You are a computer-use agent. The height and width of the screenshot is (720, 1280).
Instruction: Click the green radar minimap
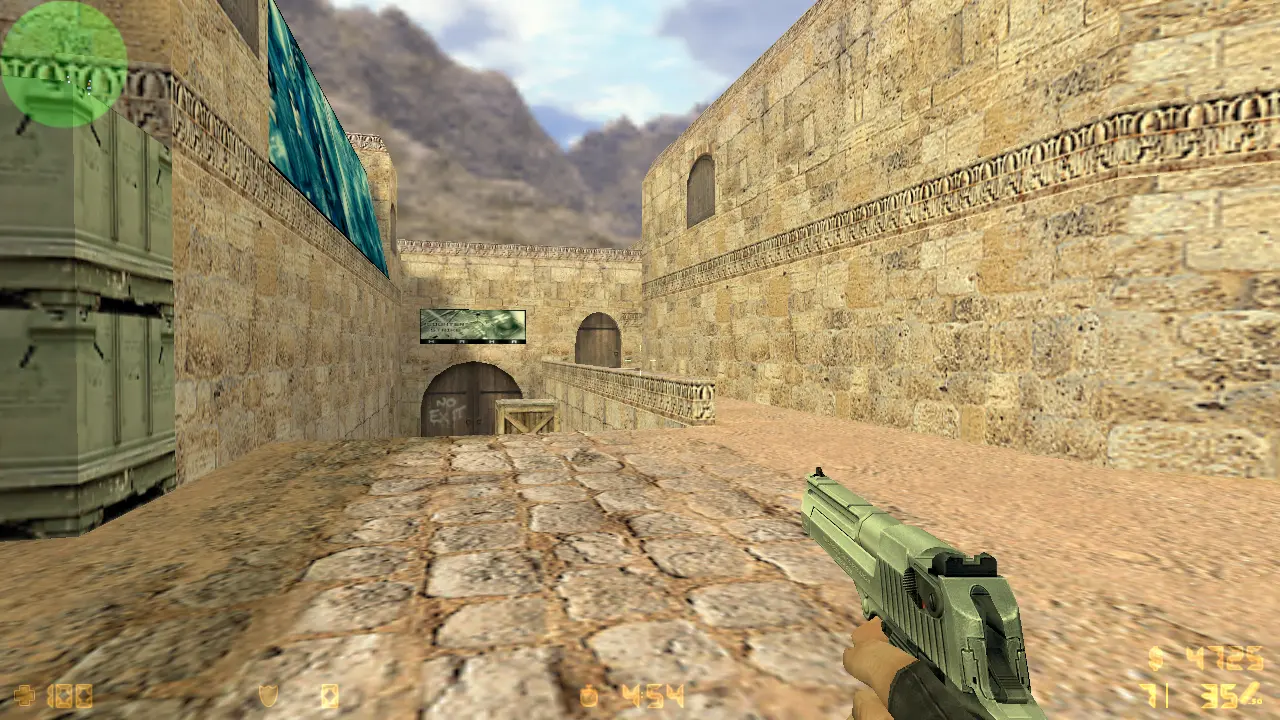(64, 64)
